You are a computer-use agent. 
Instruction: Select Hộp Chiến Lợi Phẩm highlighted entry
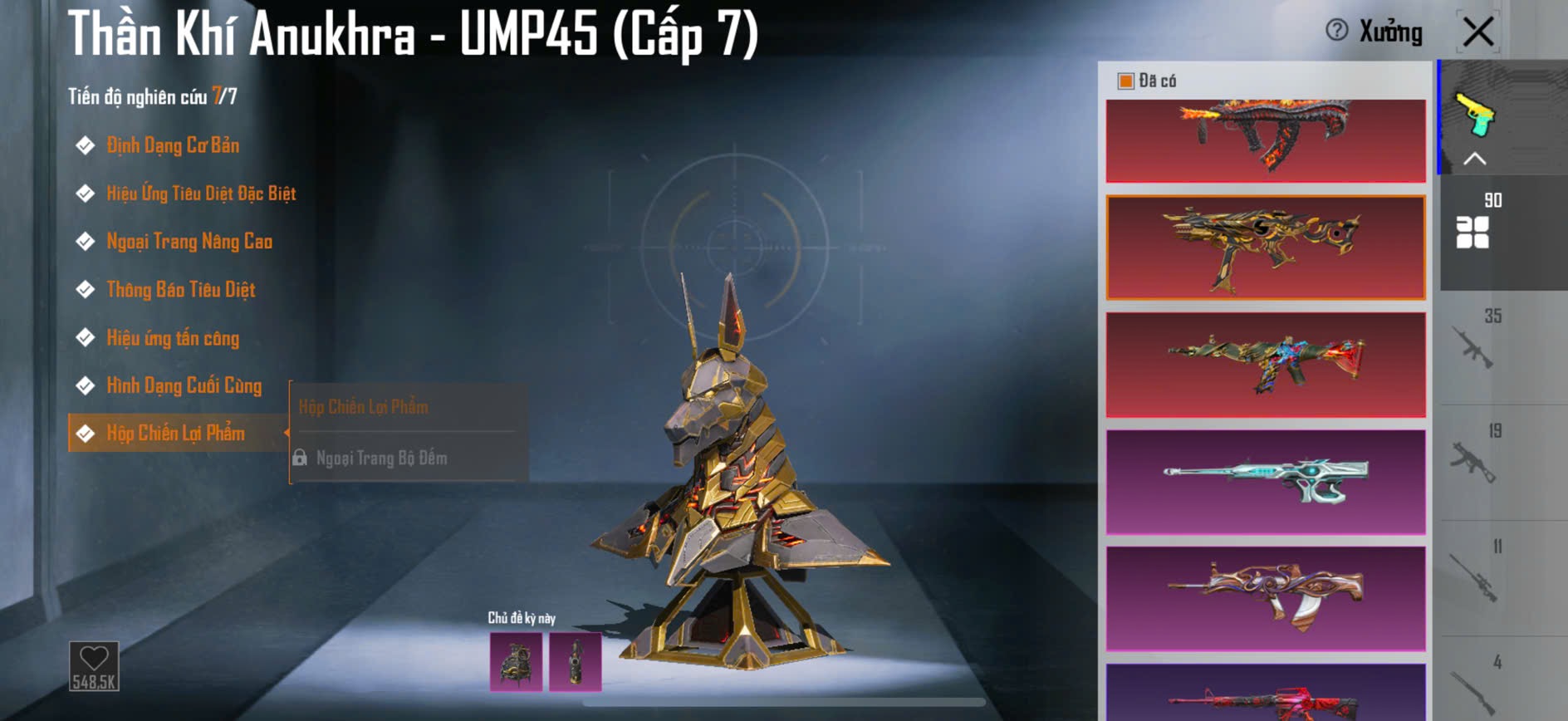pos(175,434)
